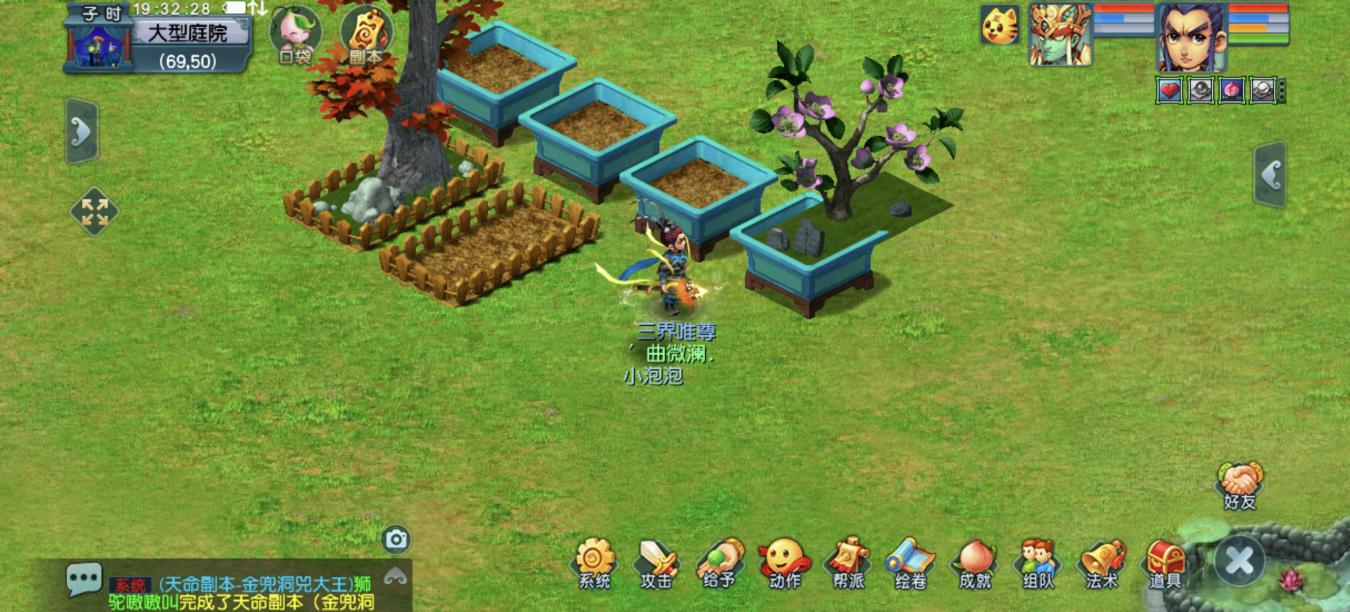Open the chat speech bubble
This screenshot has height=612, width=1350.
tap(83, 579)
